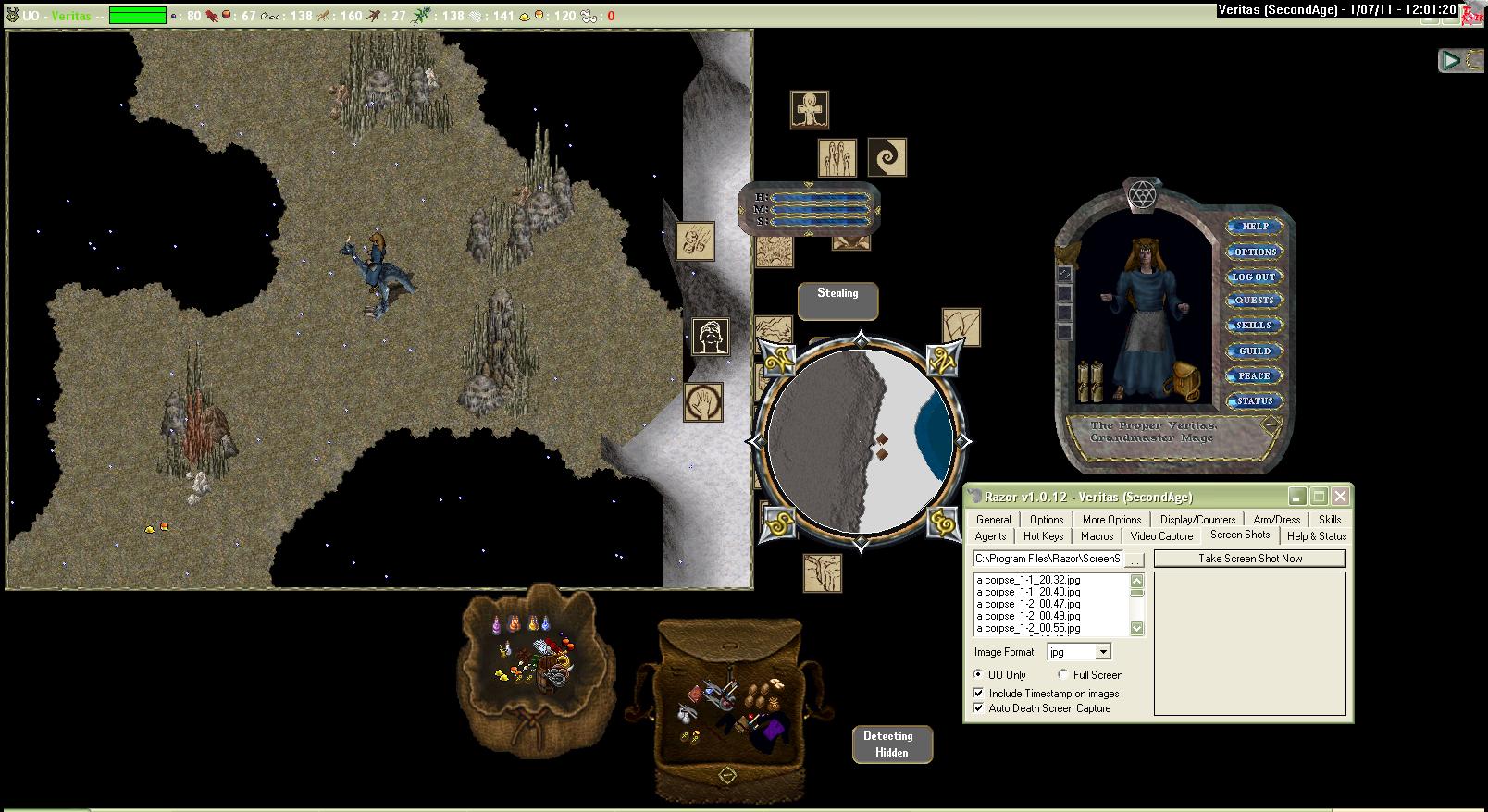Open the GUILD window
This screenshot has height=812, width=1488.
point(1254,351)
